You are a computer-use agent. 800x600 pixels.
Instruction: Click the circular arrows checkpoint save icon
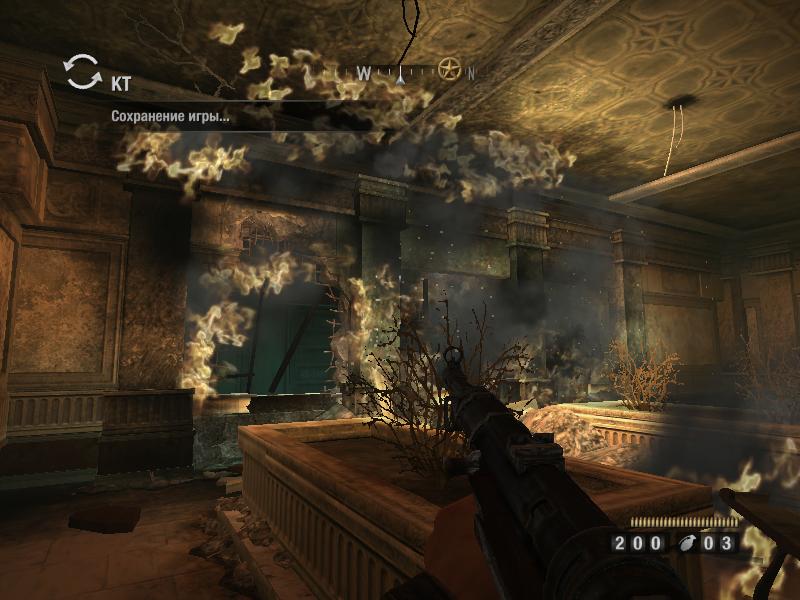pos(82,71)
